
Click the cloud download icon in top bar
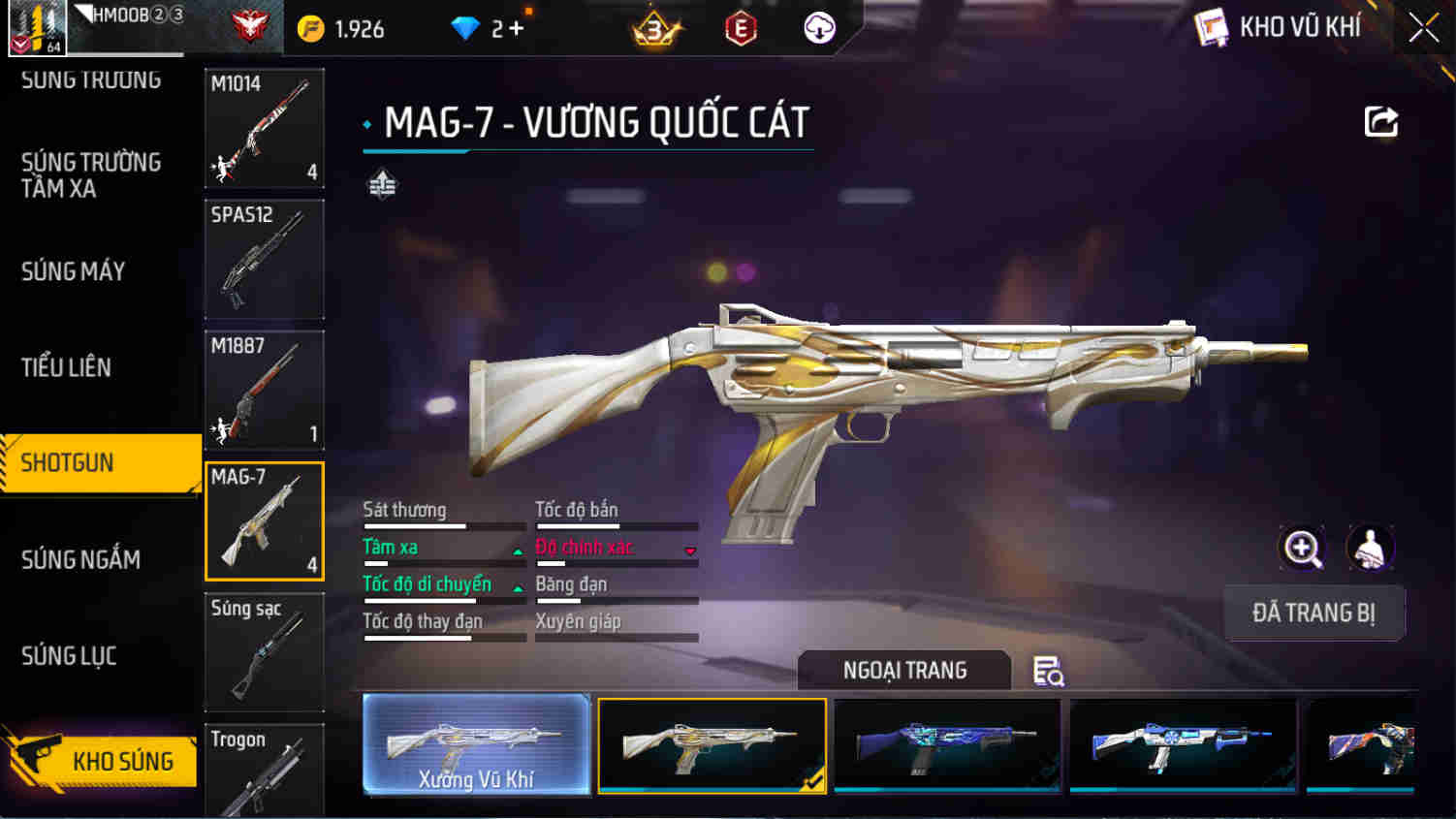817,27
